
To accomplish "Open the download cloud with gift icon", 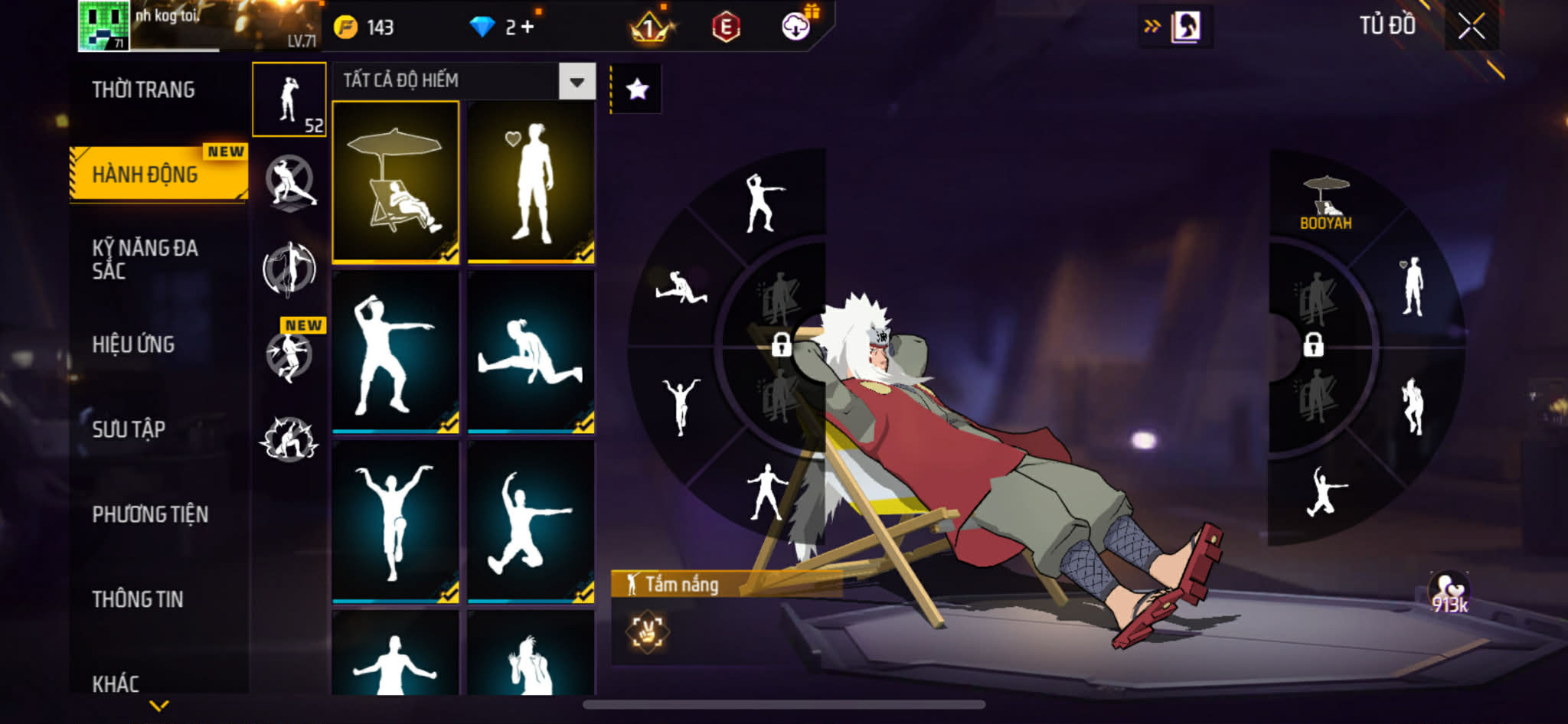I will pyautogui.click(x=797, y=27).
